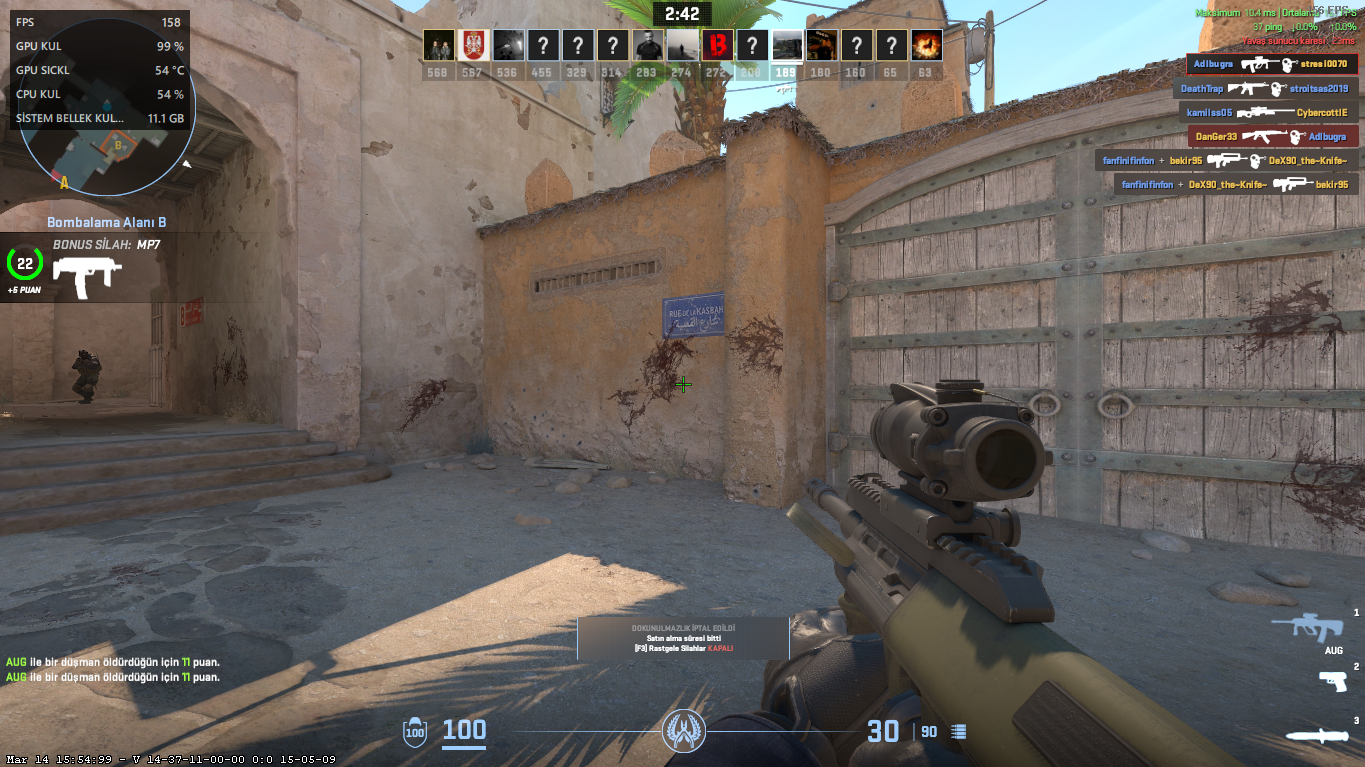Image resolution: width=1365 pixels, height=767 pixels.
Task: Click the red-and-white coat of arms avatar
Action: (473, 45)
